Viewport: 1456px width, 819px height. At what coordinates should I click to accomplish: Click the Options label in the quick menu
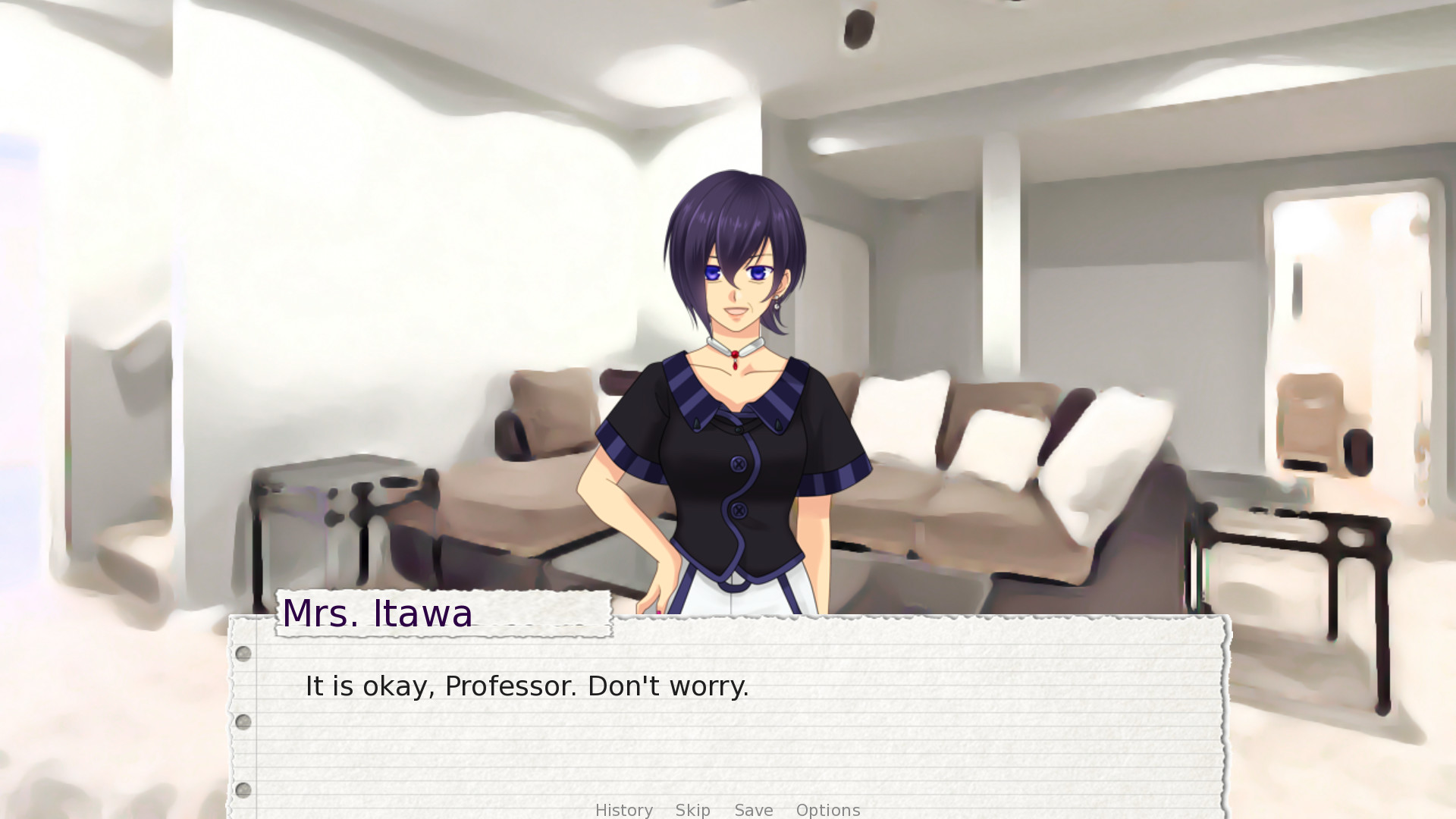[x=827, y=810]
